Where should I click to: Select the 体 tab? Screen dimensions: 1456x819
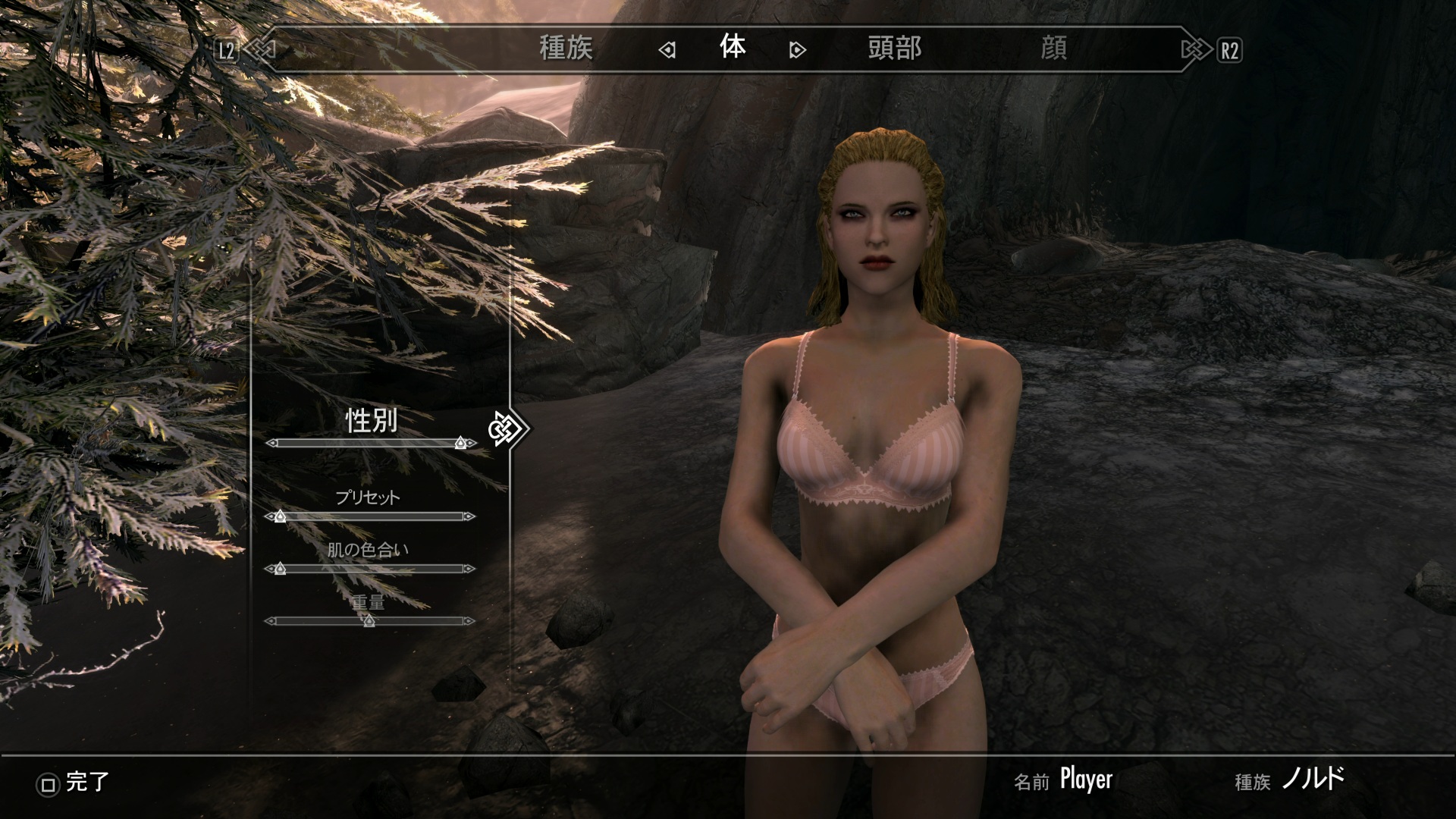click(733, 48)
